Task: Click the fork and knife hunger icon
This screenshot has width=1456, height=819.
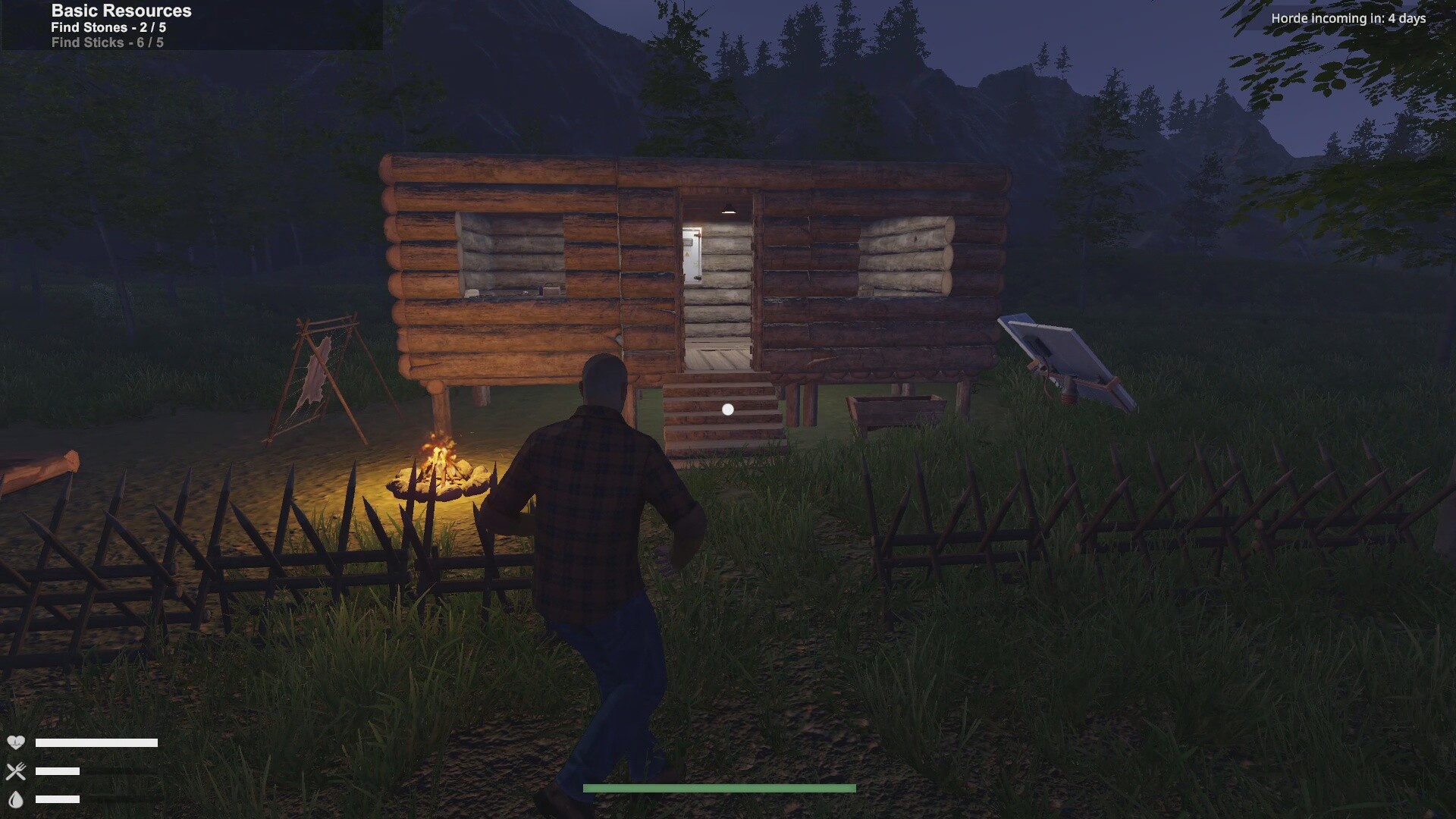Action: click(17, 771)
